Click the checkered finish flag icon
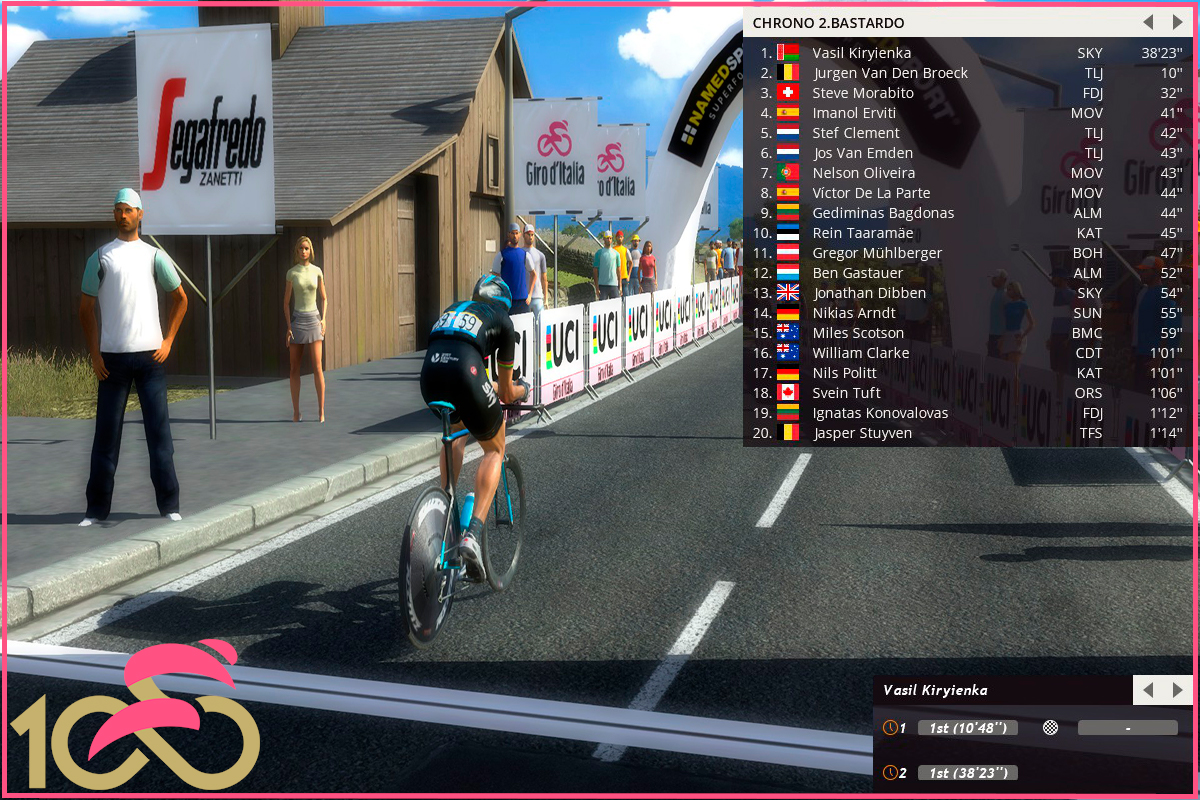Viewport: 1200px width, 800px height. tap(1050, 728)
